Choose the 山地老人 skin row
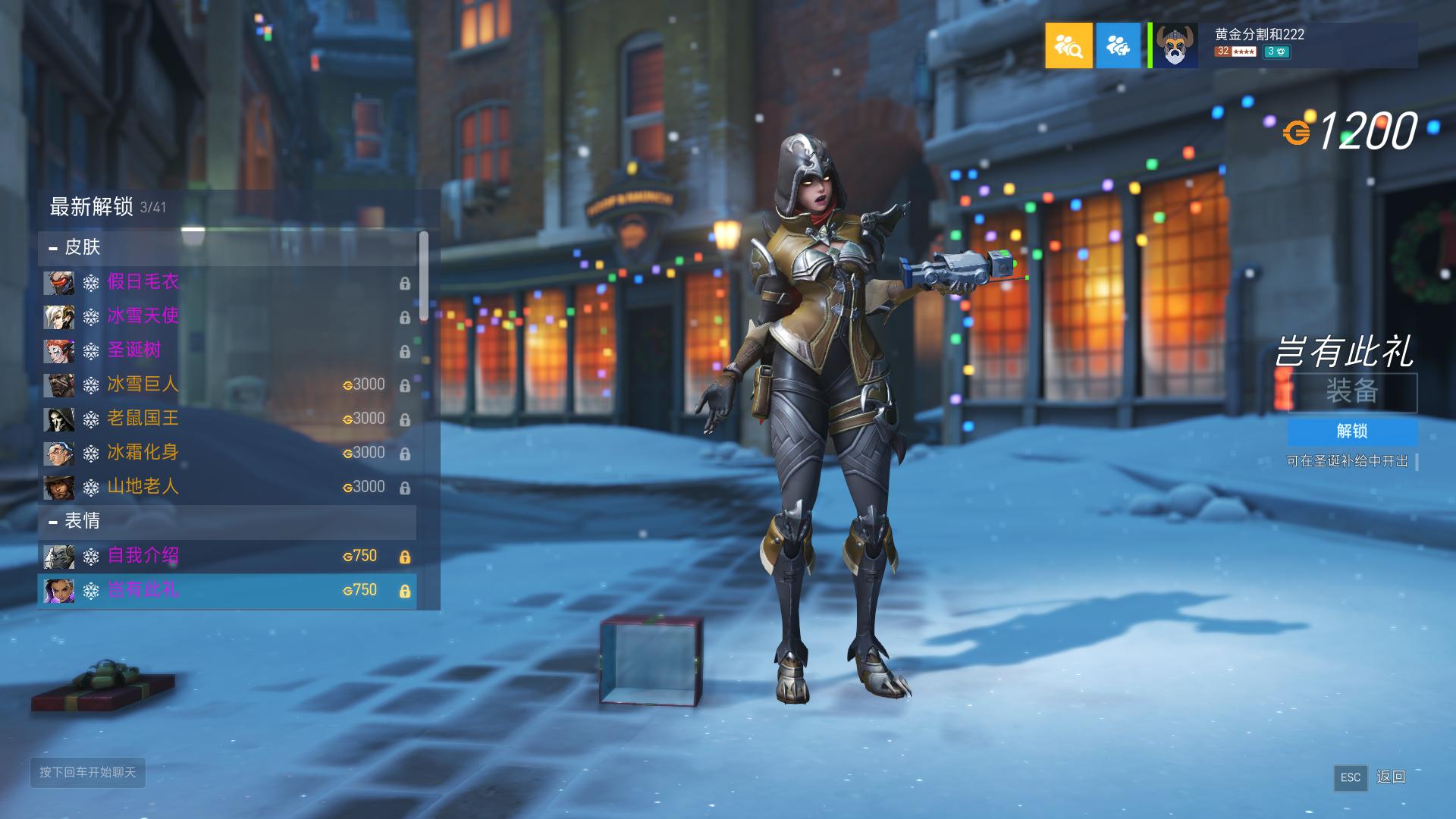1456x819 pixels. click(x=227, y=487)
